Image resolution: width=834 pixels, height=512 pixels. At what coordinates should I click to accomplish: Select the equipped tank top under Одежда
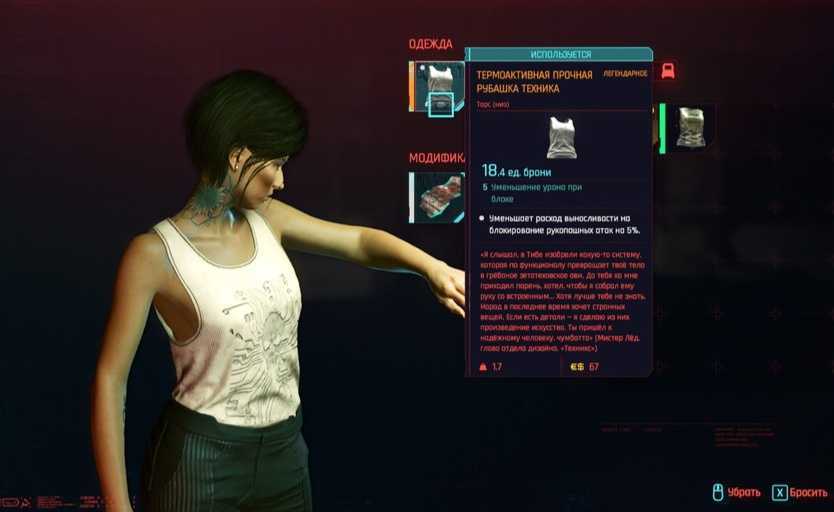438,87
